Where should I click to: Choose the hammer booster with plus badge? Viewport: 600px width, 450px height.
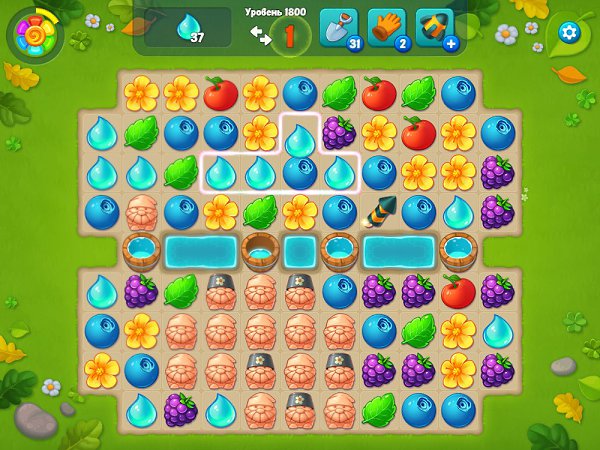(x=436, y=28)
